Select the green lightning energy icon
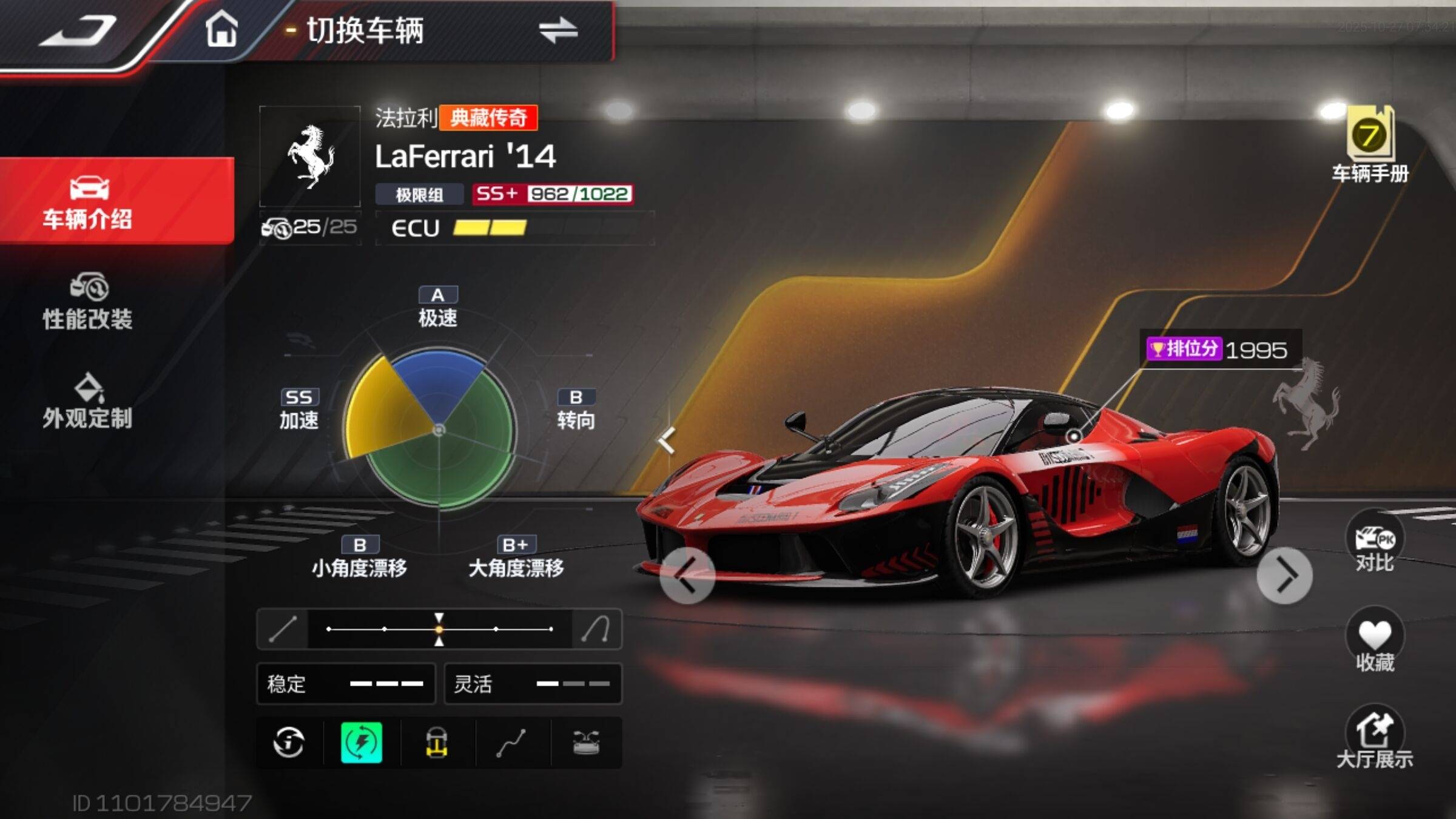Image resolution: width=1456 pixels, height=819 pixels. 362,742
